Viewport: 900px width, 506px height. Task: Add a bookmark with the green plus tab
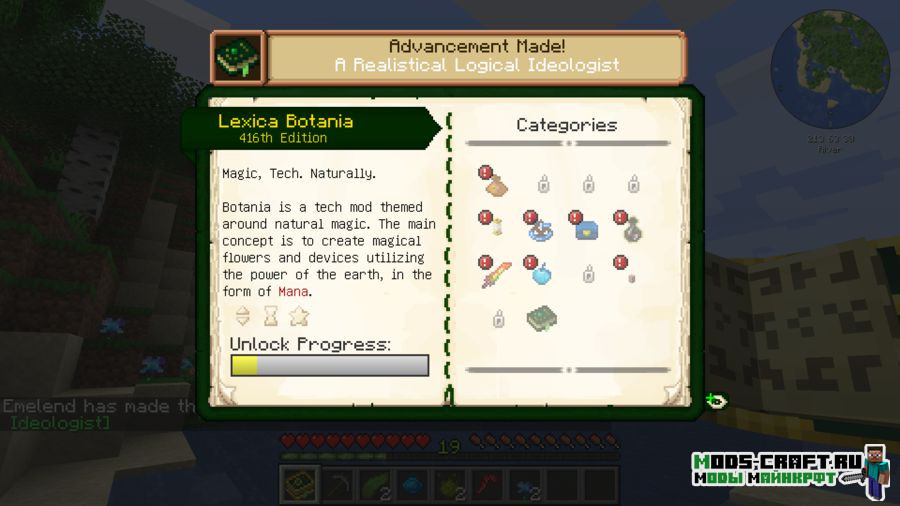716,401
